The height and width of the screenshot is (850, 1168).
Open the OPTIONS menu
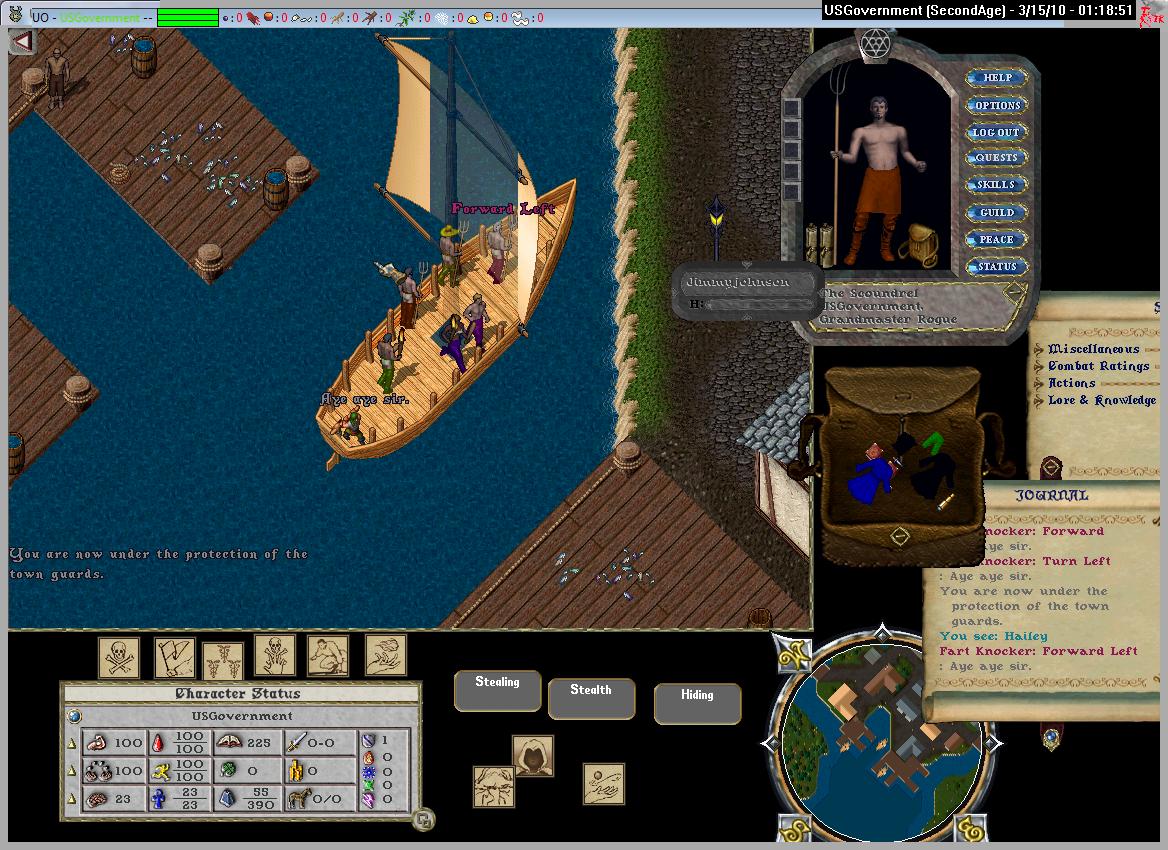(x=997, y=105)
